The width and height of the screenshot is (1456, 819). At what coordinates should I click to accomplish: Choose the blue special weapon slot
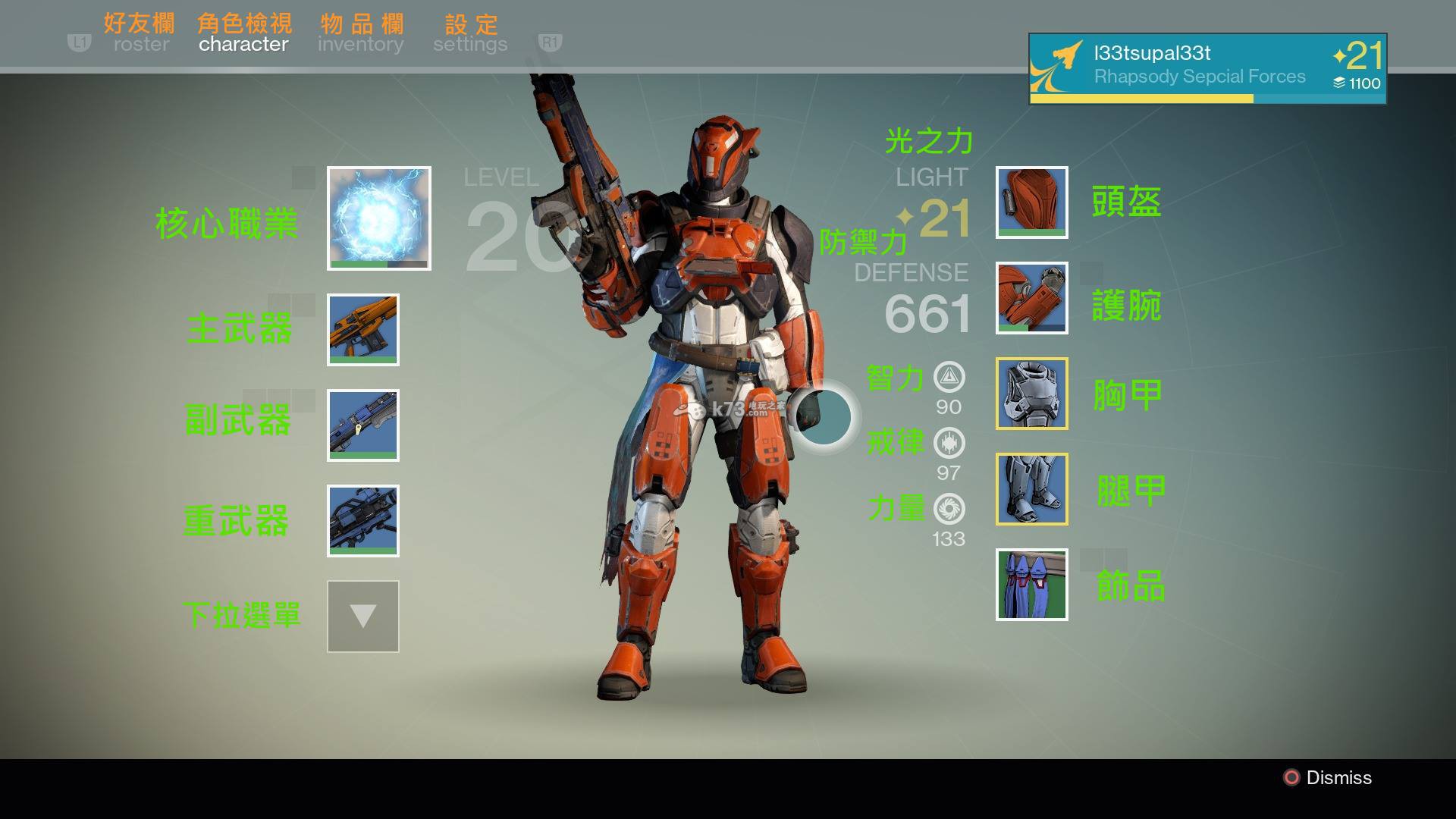click(x=363, y=425)
